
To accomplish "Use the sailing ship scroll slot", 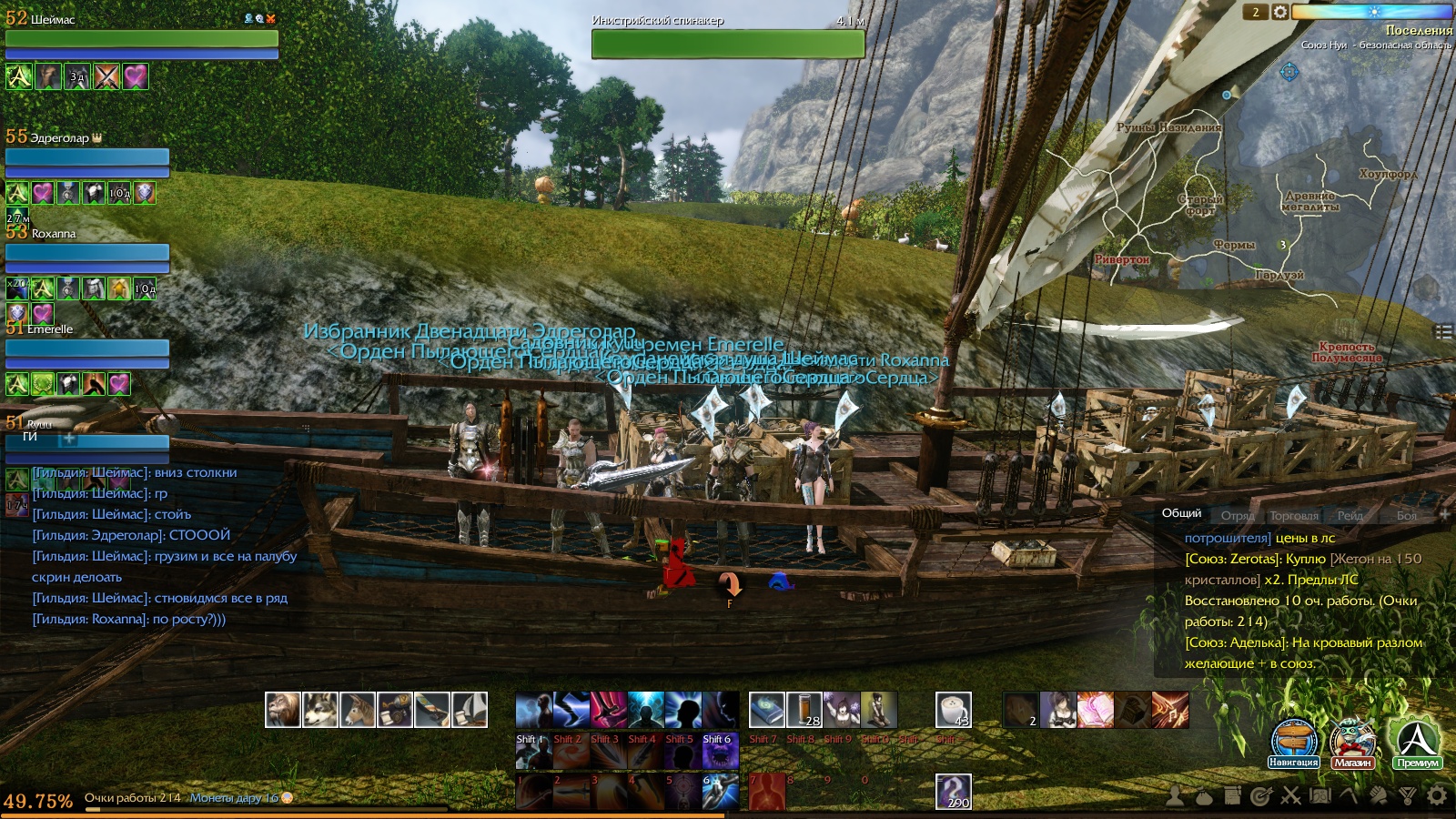I will [x=470, y=710].
